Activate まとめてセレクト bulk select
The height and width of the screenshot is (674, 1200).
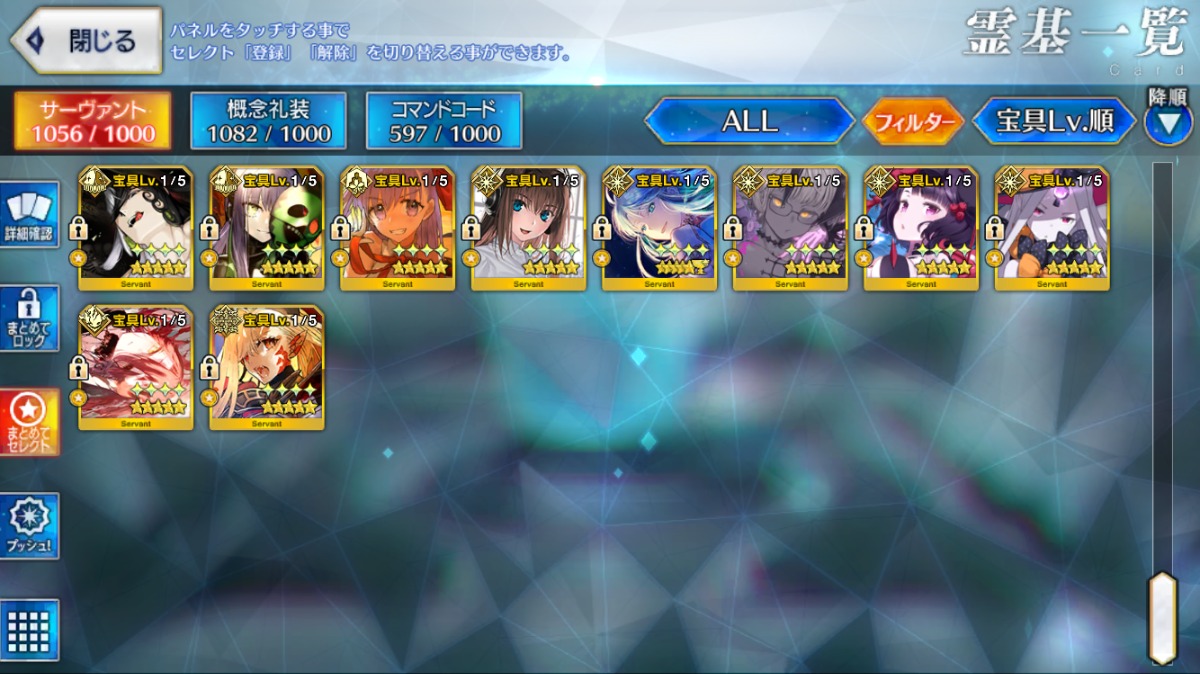pyautogui.click(x=29, y=421)
